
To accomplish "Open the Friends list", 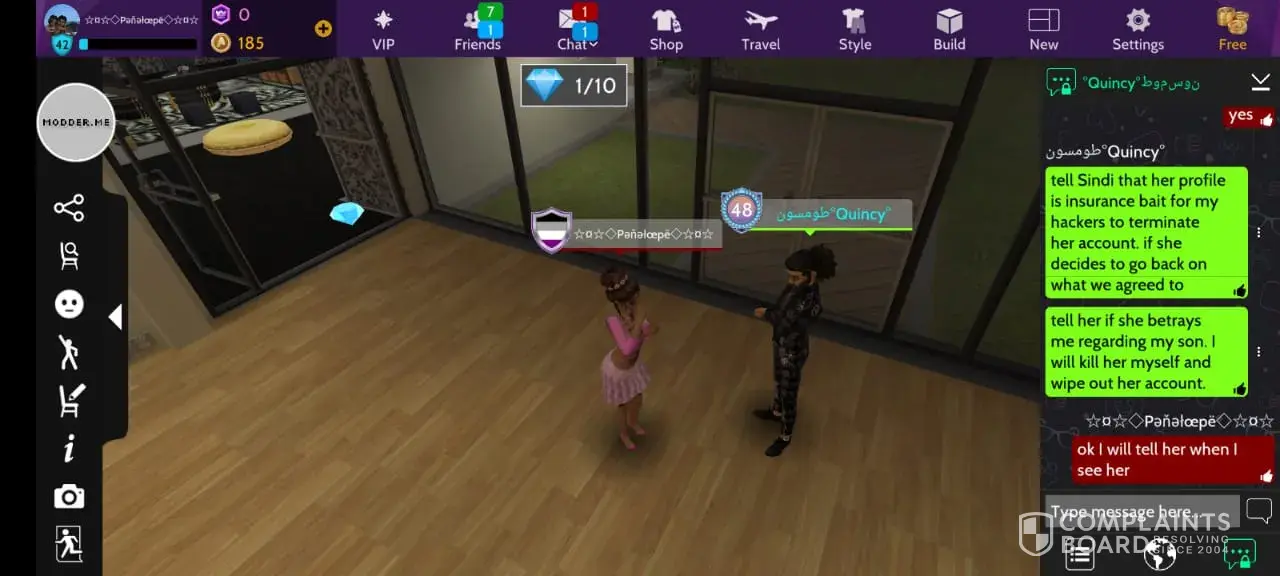I will pos(477,28).
